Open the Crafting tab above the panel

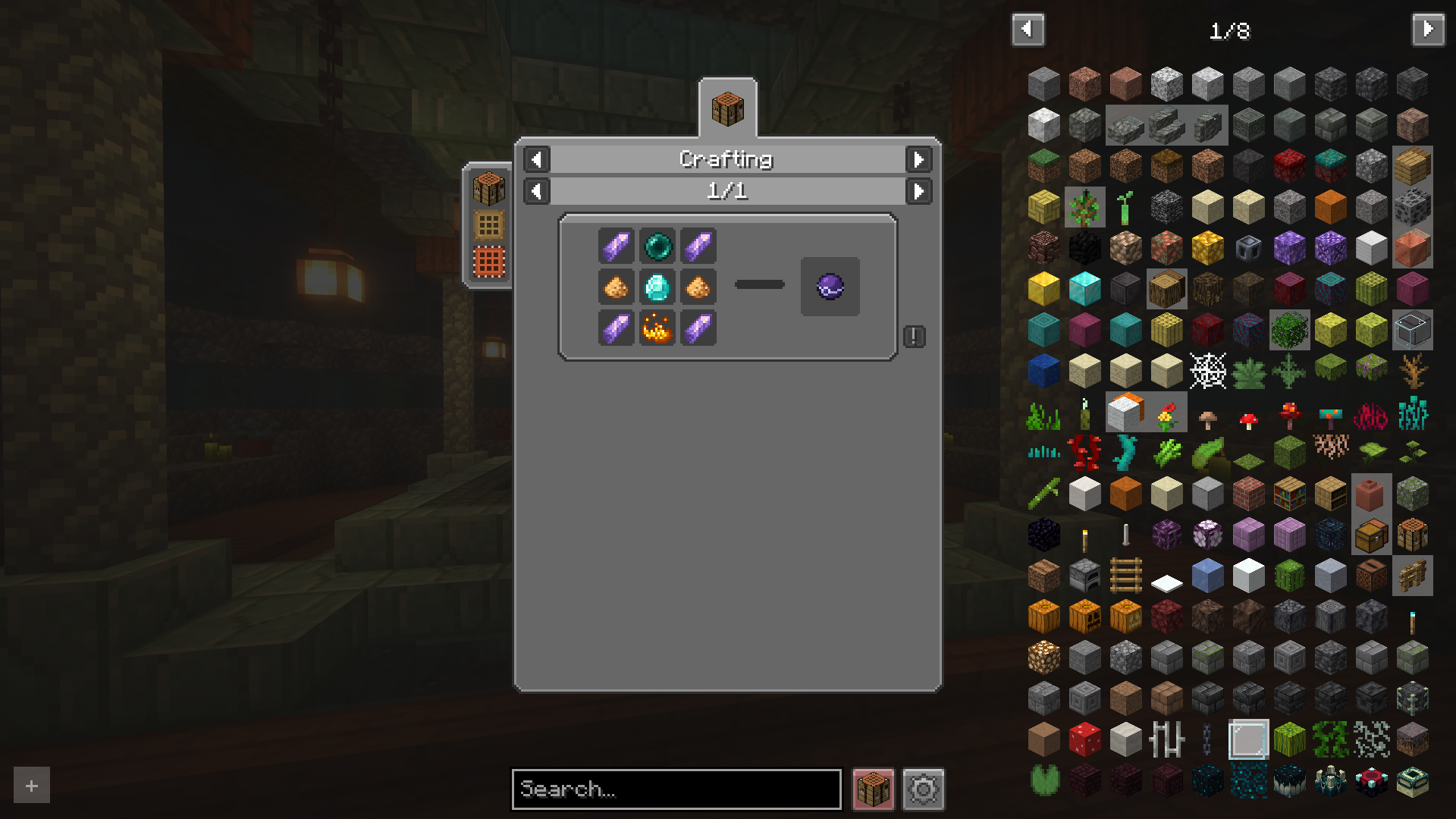(x=727, y=109)
